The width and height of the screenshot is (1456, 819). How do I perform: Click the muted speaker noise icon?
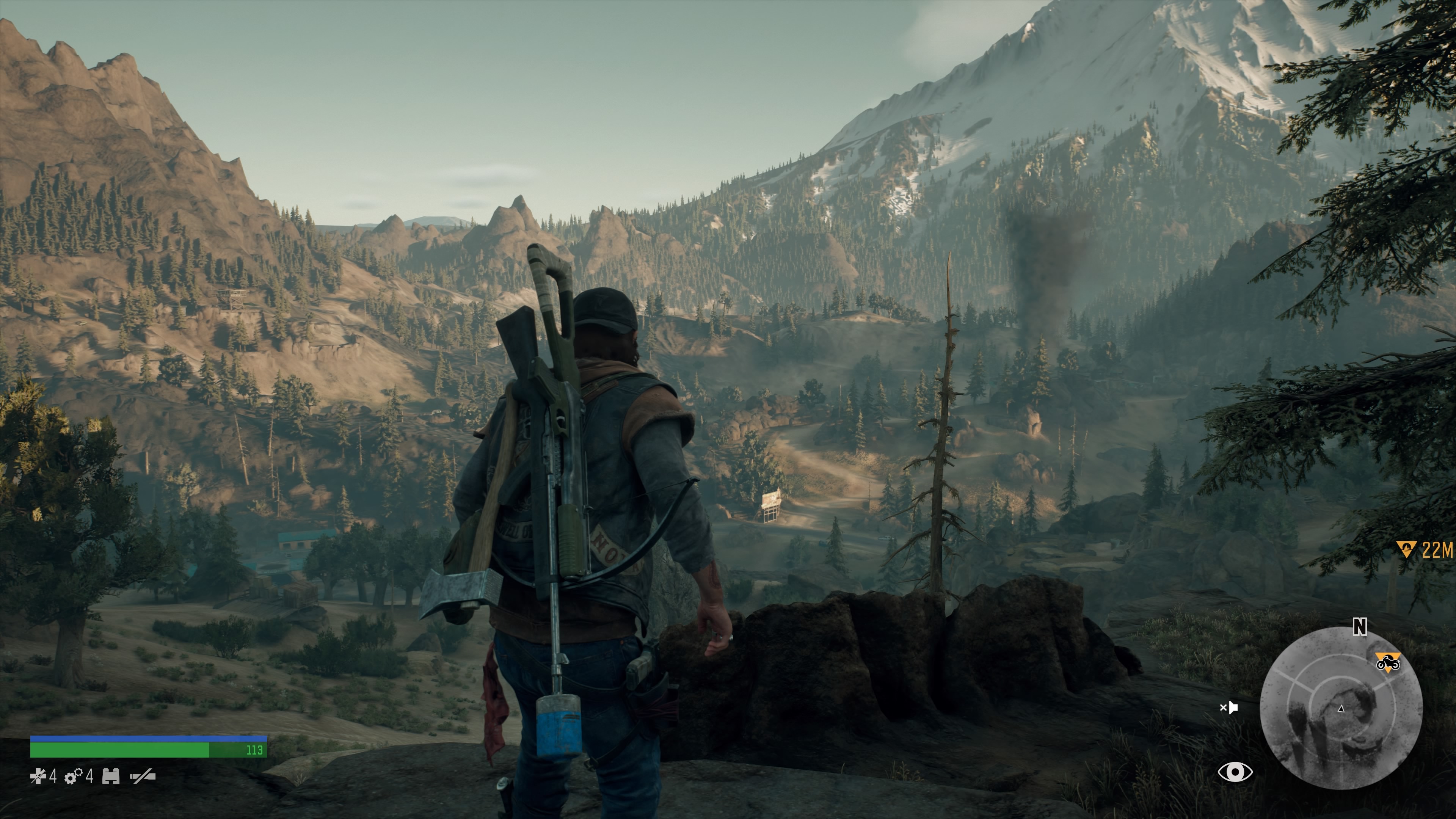point(1229,707)
